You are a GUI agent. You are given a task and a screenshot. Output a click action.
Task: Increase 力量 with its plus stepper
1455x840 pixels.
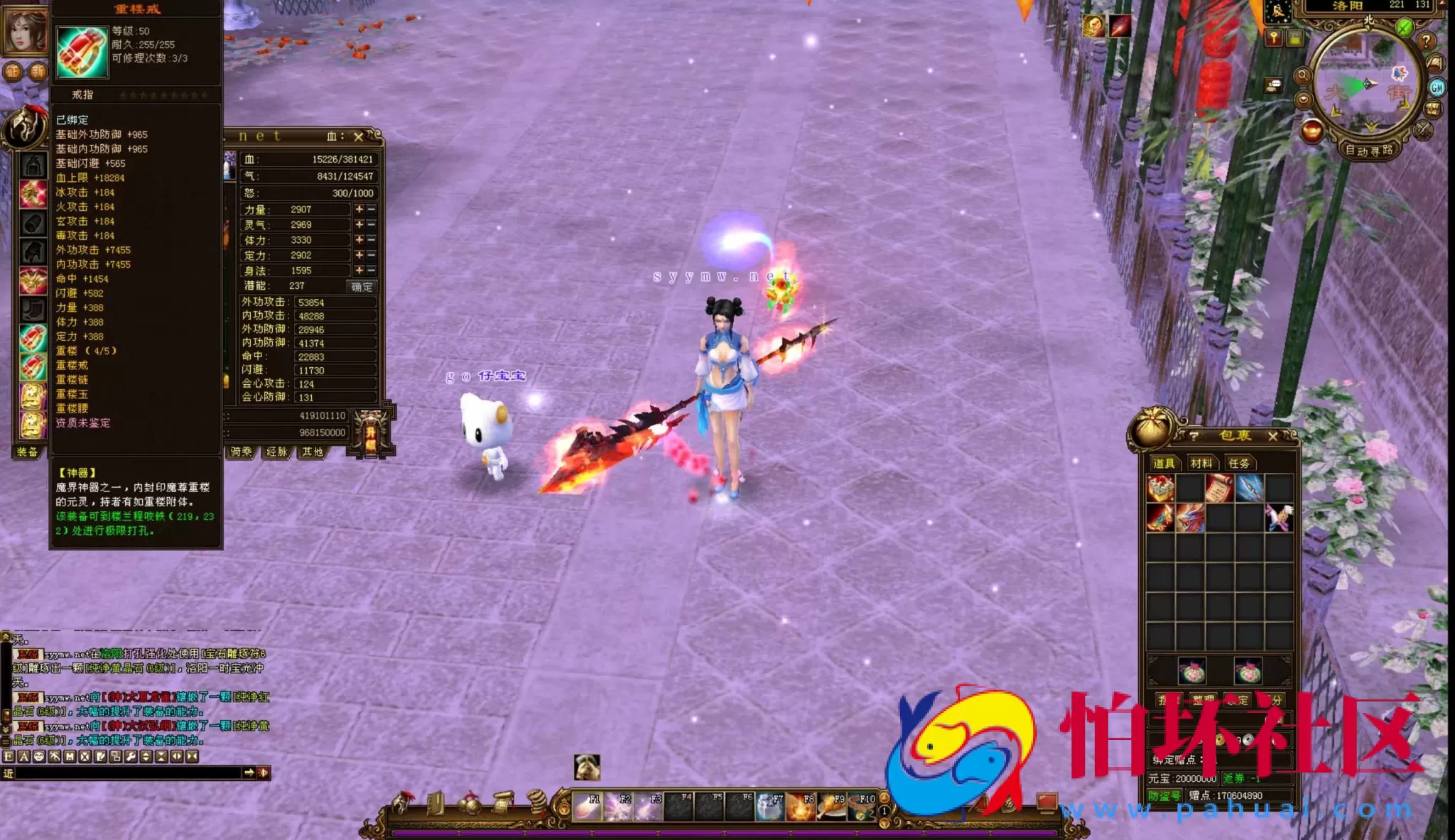click(360, 209)
